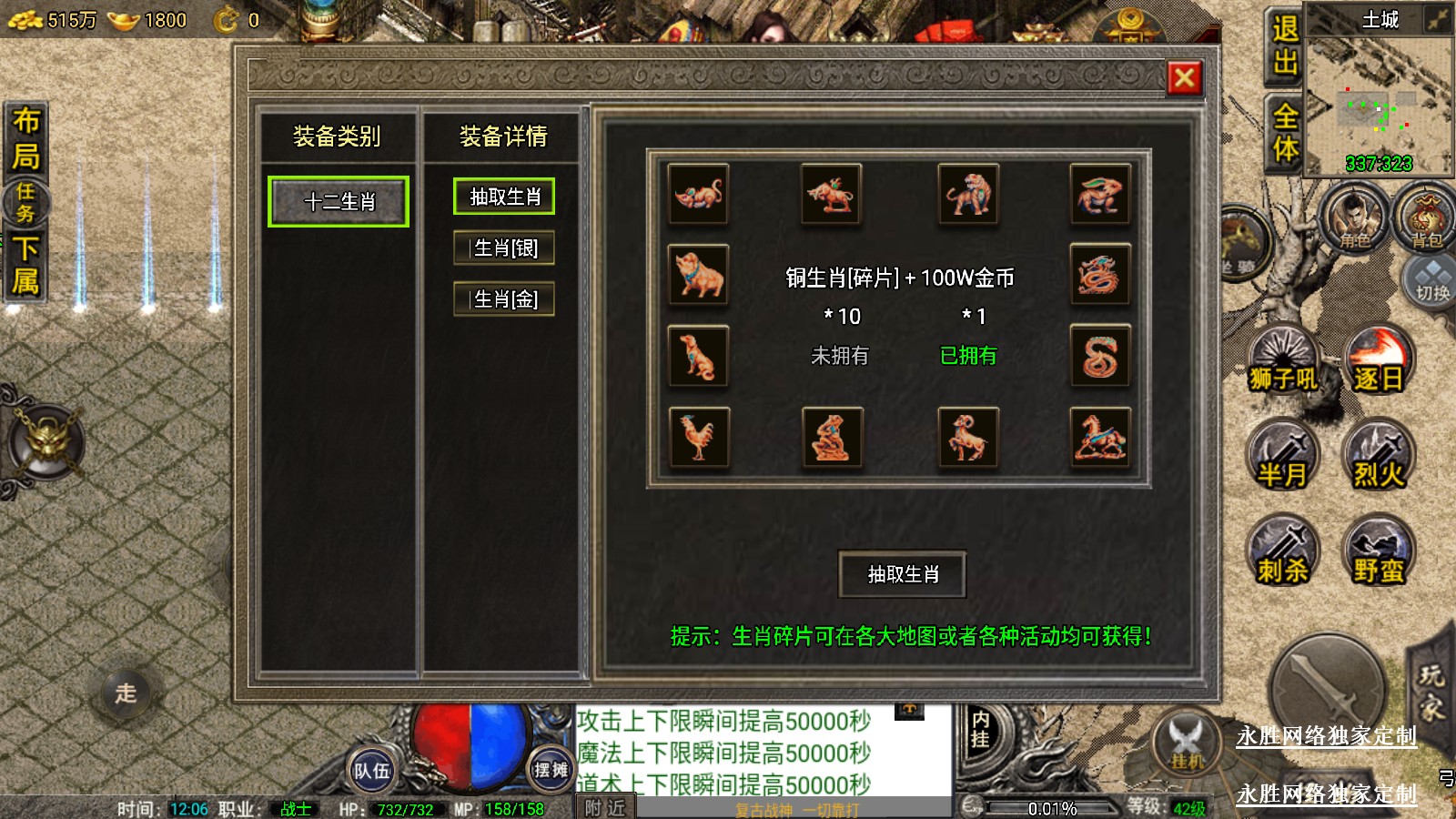Open the 队伍 team button

coord(371,771)
